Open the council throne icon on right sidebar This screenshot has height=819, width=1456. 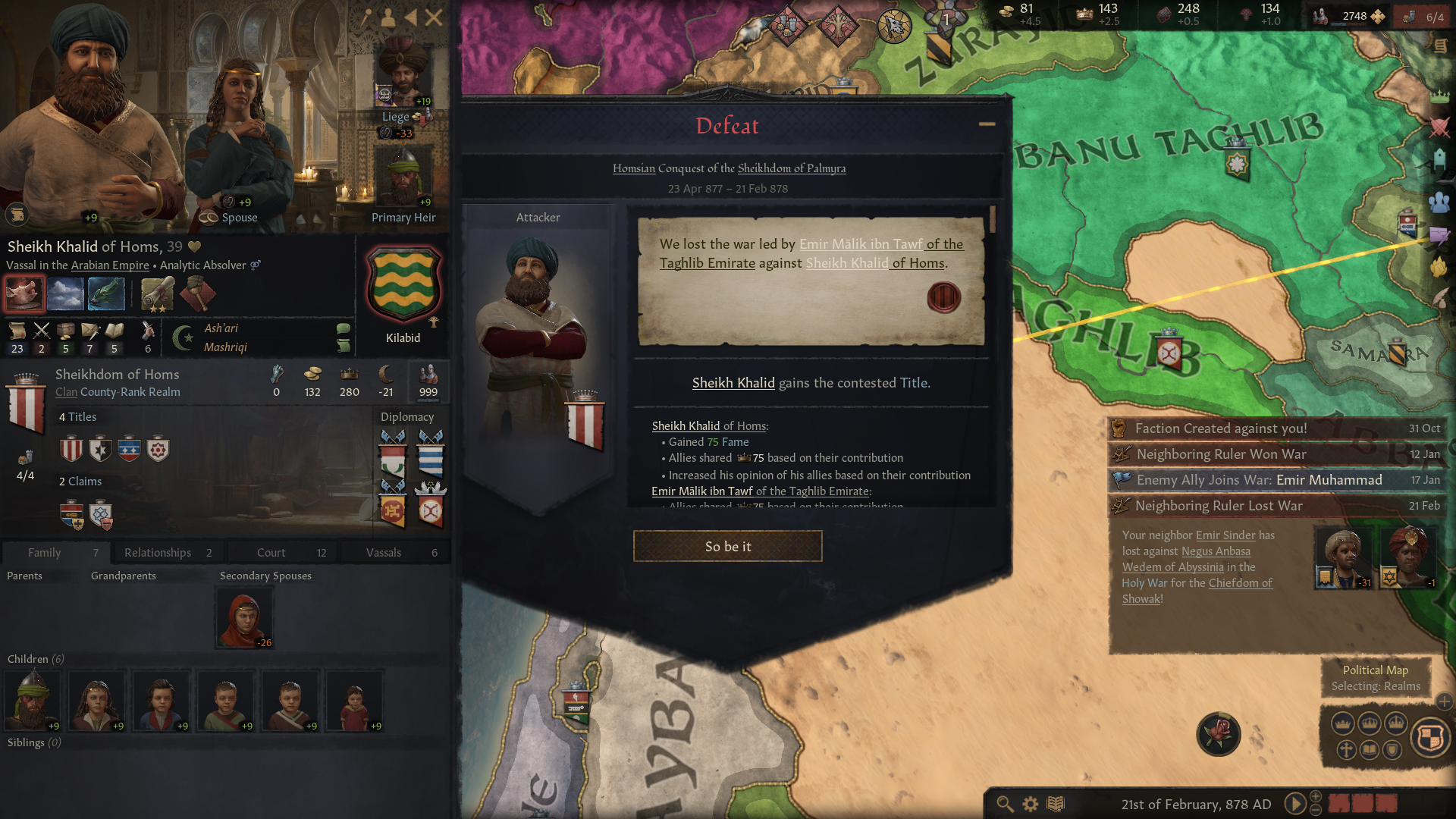click(1439, 157)
